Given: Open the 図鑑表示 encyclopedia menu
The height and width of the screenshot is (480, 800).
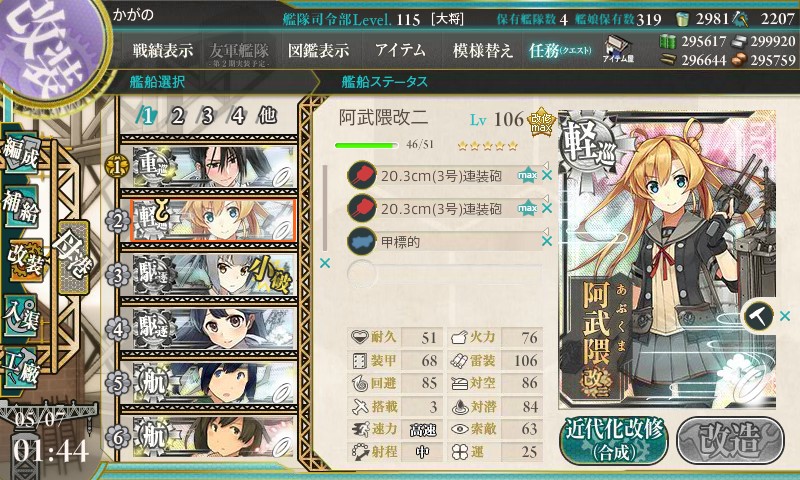Looking at the screenshot, I should pyautogui.click(x=318, y=50).
